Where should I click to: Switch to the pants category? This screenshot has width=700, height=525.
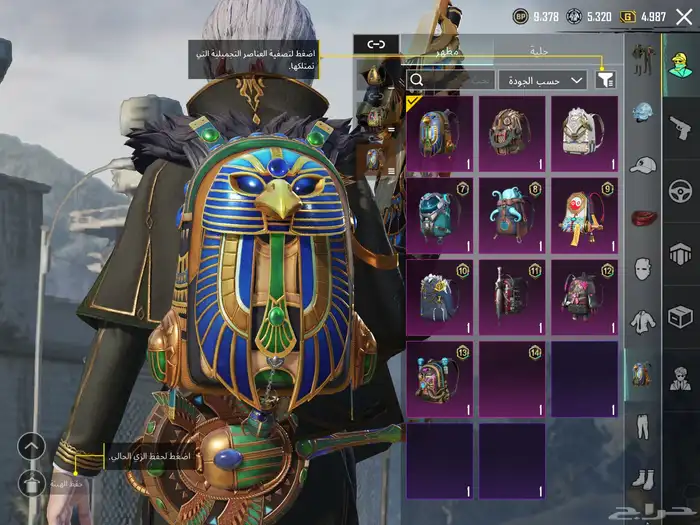pyautogui.click(x=642, y=427)
